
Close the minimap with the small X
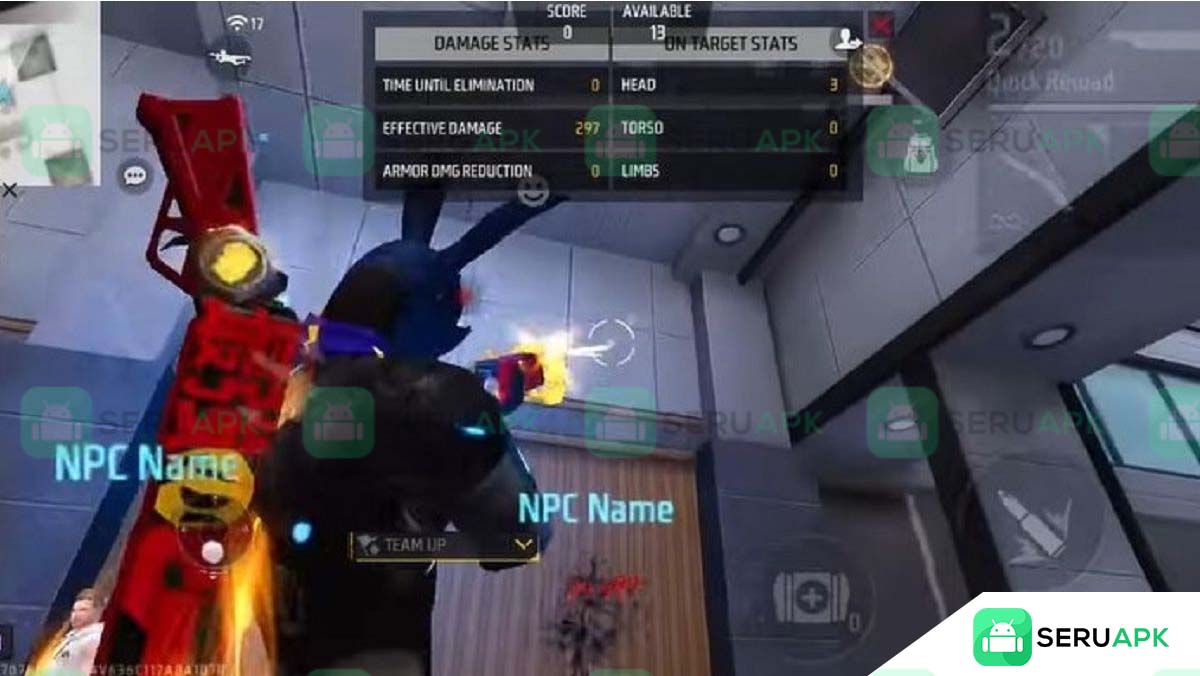click(x=9, y=189)
